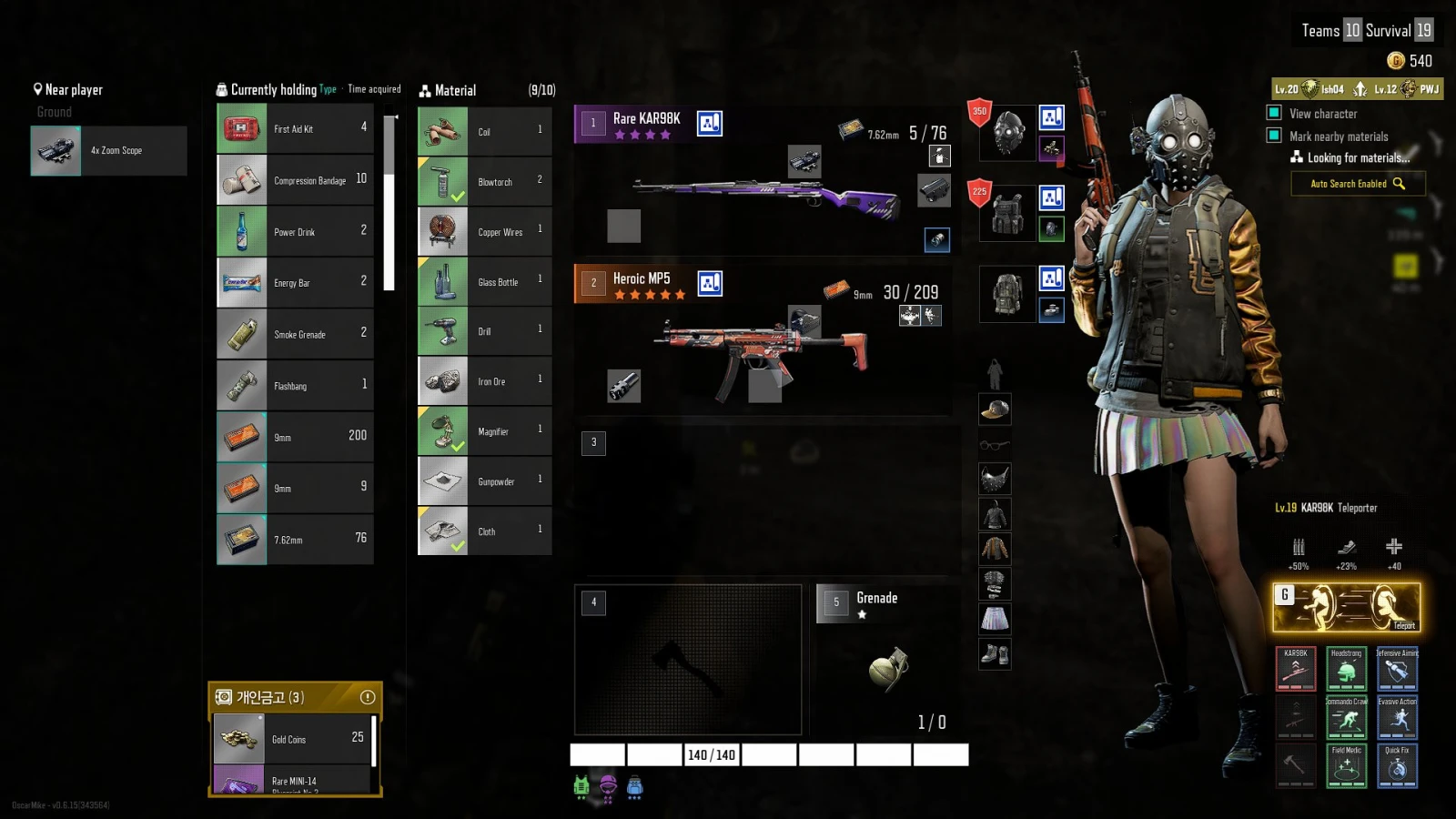Select the First Aid Kit slot
This screenshot has height=819, width=1456.
pyautogui.click(x=295, y=129)
